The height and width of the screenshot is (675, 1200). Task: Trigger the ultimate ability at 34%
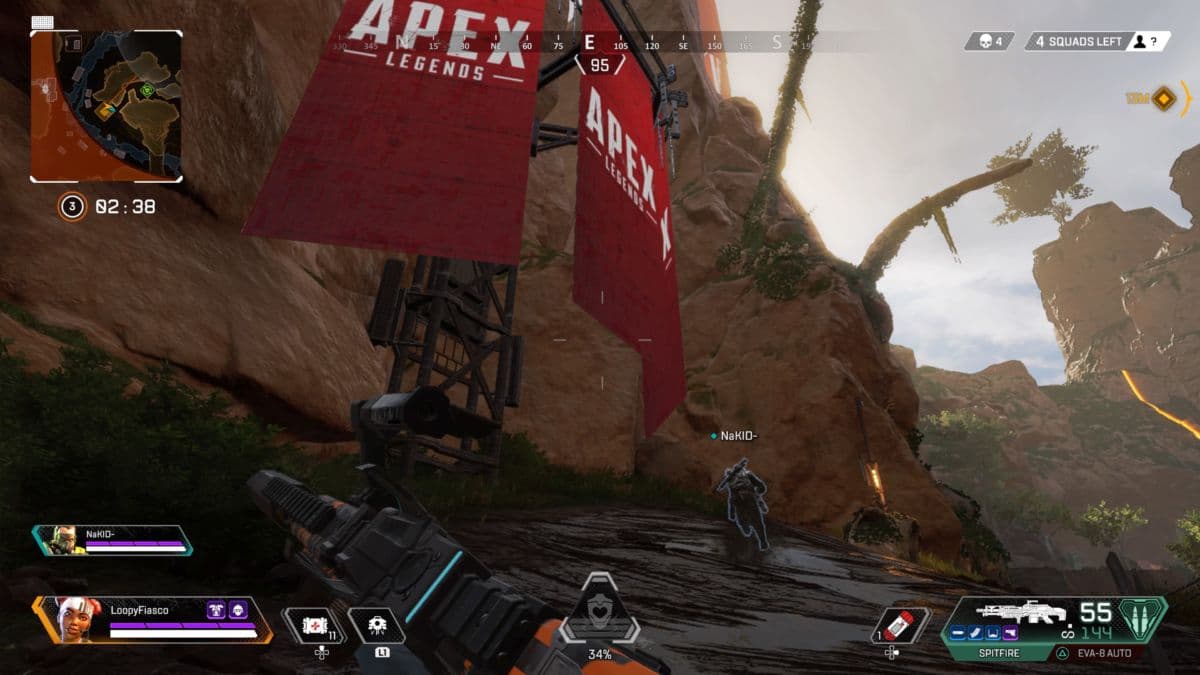click(x=599, y=612)
